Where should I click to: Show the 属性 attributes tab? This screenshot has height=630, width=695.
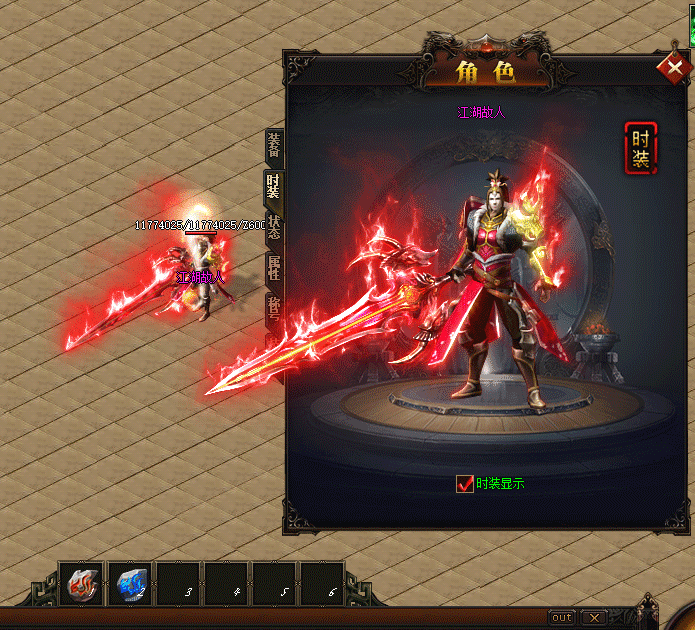[x=273, y=268]
